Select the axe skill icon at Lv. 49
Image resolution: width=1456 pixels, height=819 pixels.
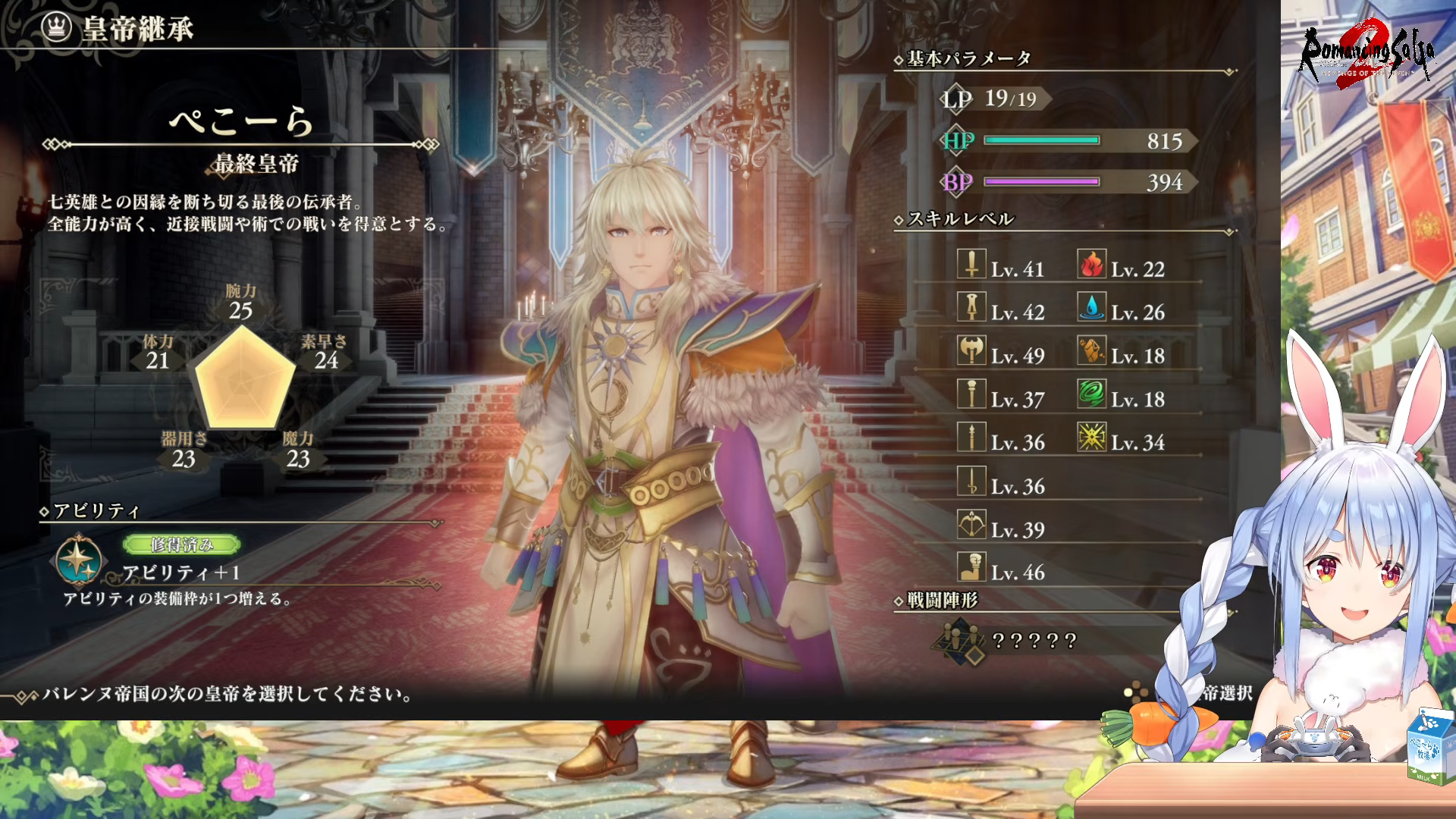tap(971, 350)
